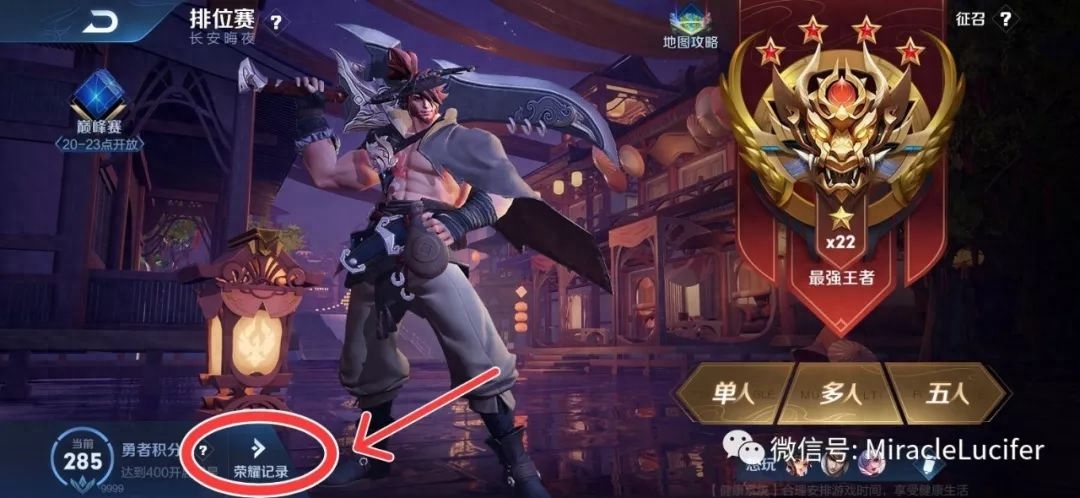
Task: Open the 285 current brave points badge
Action: (x=83, y=461)
